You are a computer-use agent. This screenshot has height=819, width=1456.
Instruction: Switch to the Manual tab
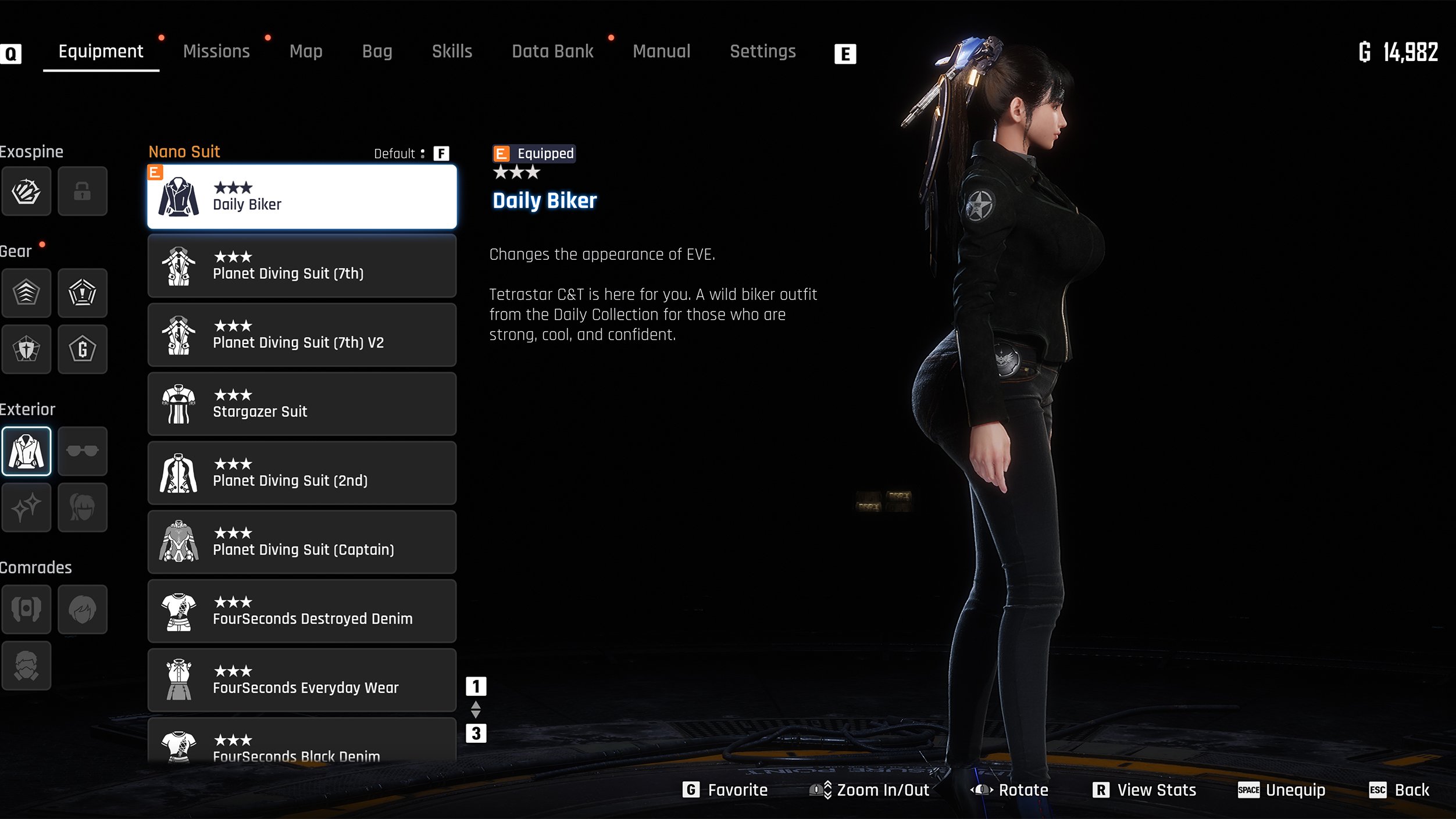click(661, 52)
